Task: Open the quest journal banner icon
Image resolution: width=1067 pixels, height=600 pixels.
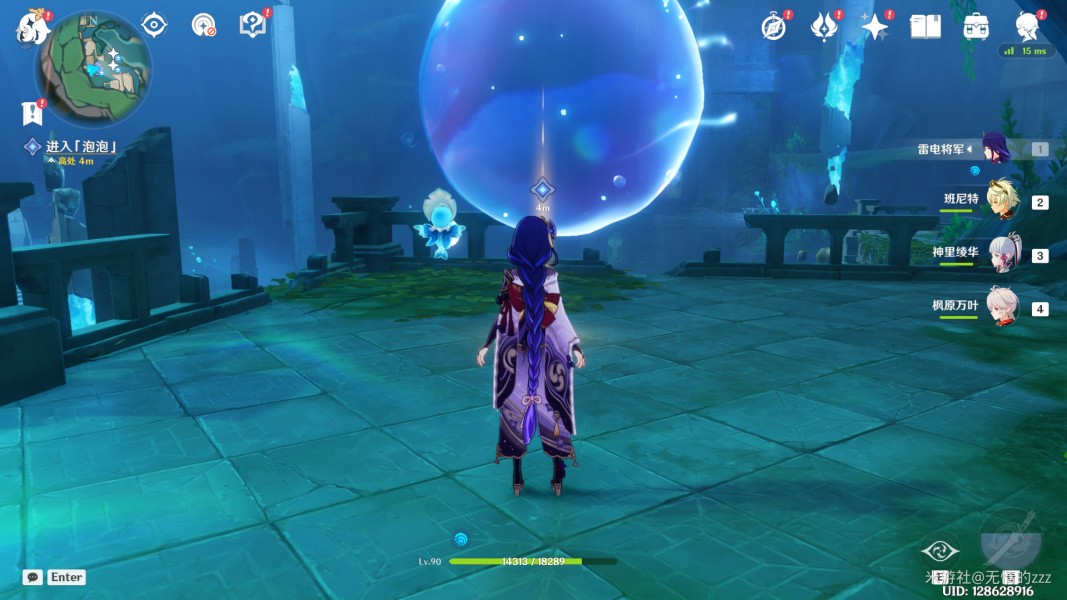Action: coord(33,113)
